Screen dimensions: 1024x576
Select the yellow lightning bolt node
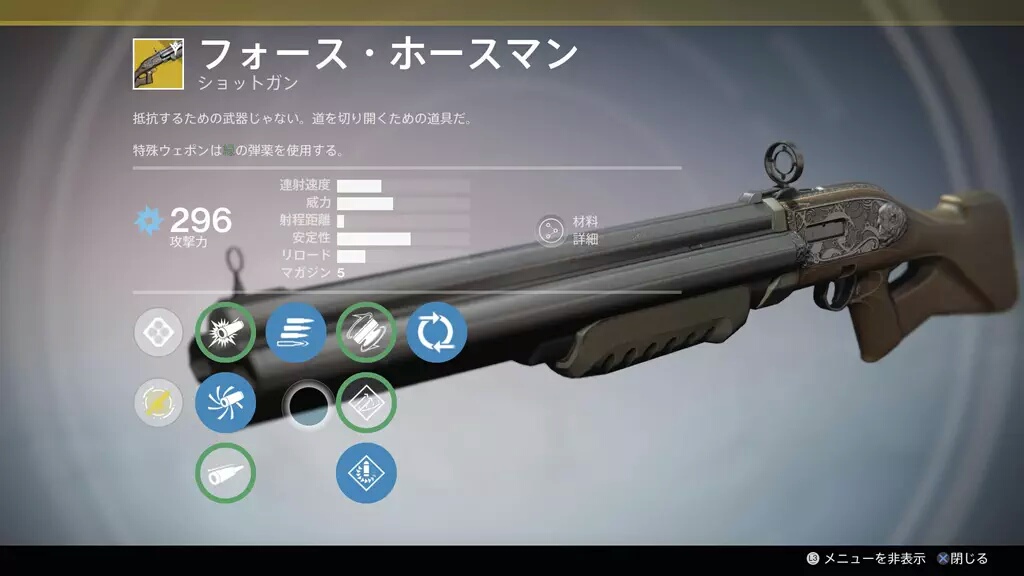click(x=159, y=402)
